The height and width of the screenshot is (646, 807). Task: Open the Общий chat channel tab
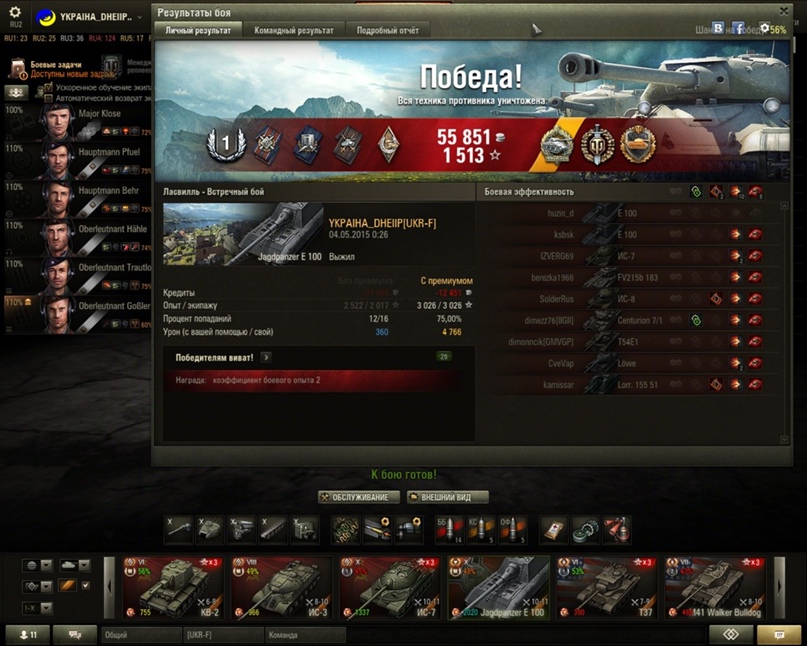tap(140, 635)
